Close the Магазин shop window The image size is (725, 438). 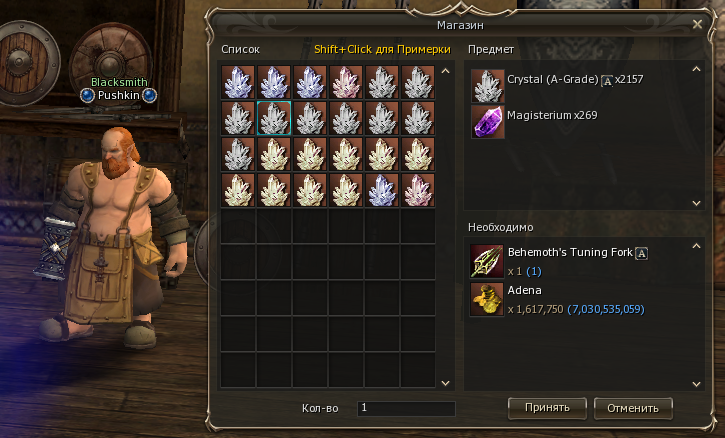point(697,23)
